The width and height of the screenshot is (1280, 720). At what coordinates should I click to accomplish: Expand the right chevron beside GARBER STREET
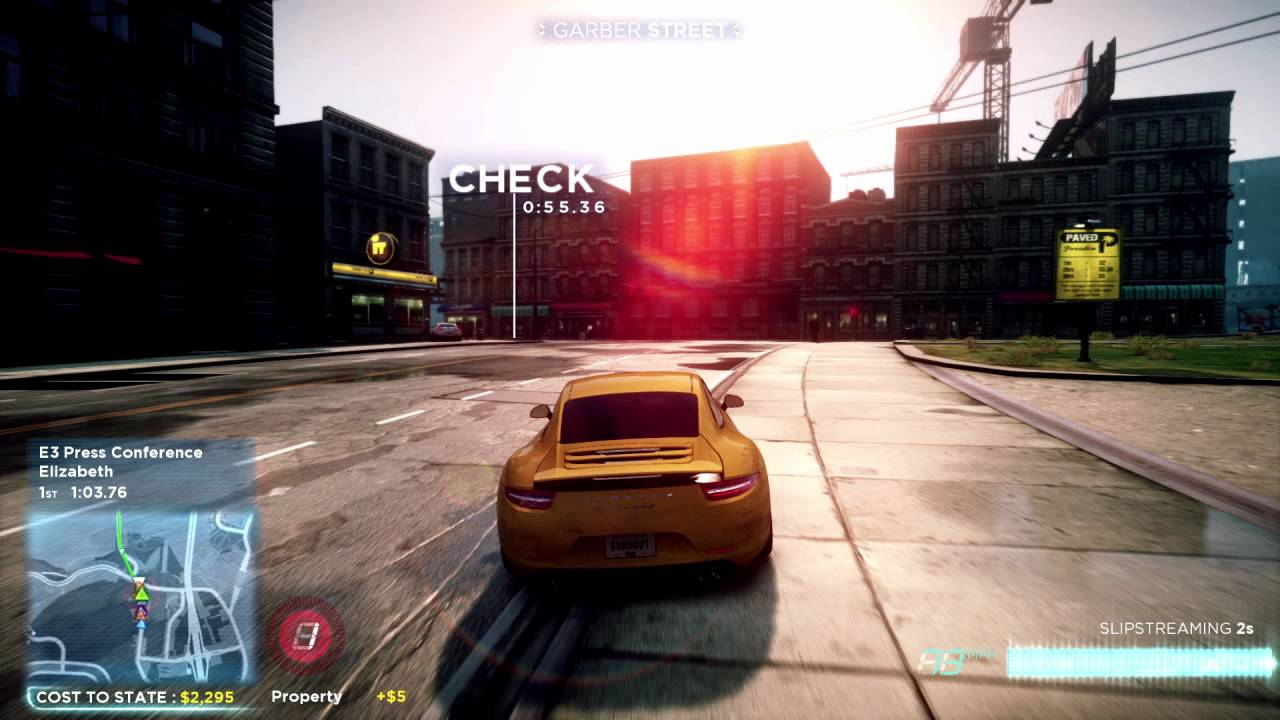[737, 30]
